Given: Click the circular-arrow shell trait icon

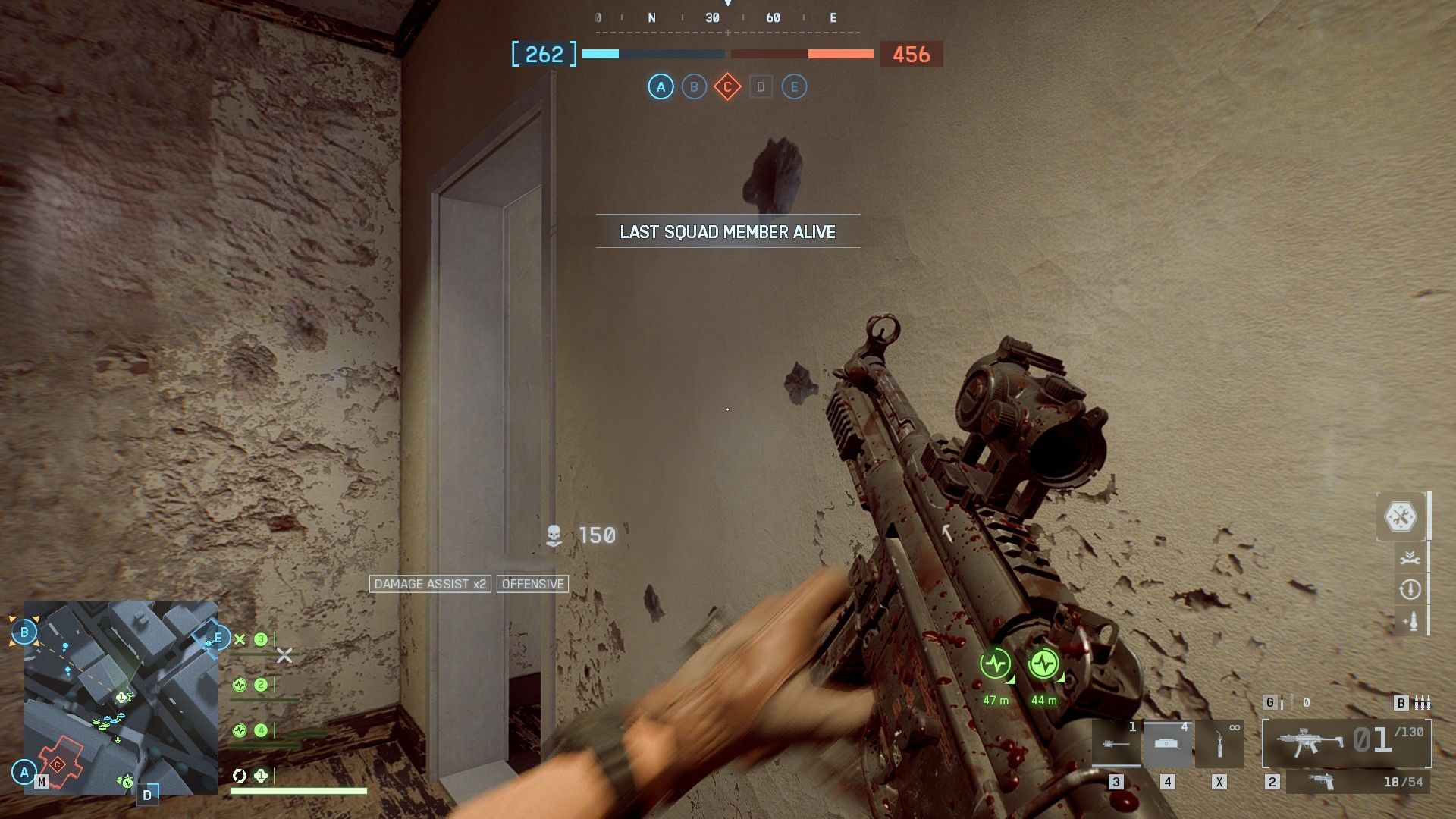Looking at the screenshot, I should coord(1410,589).
